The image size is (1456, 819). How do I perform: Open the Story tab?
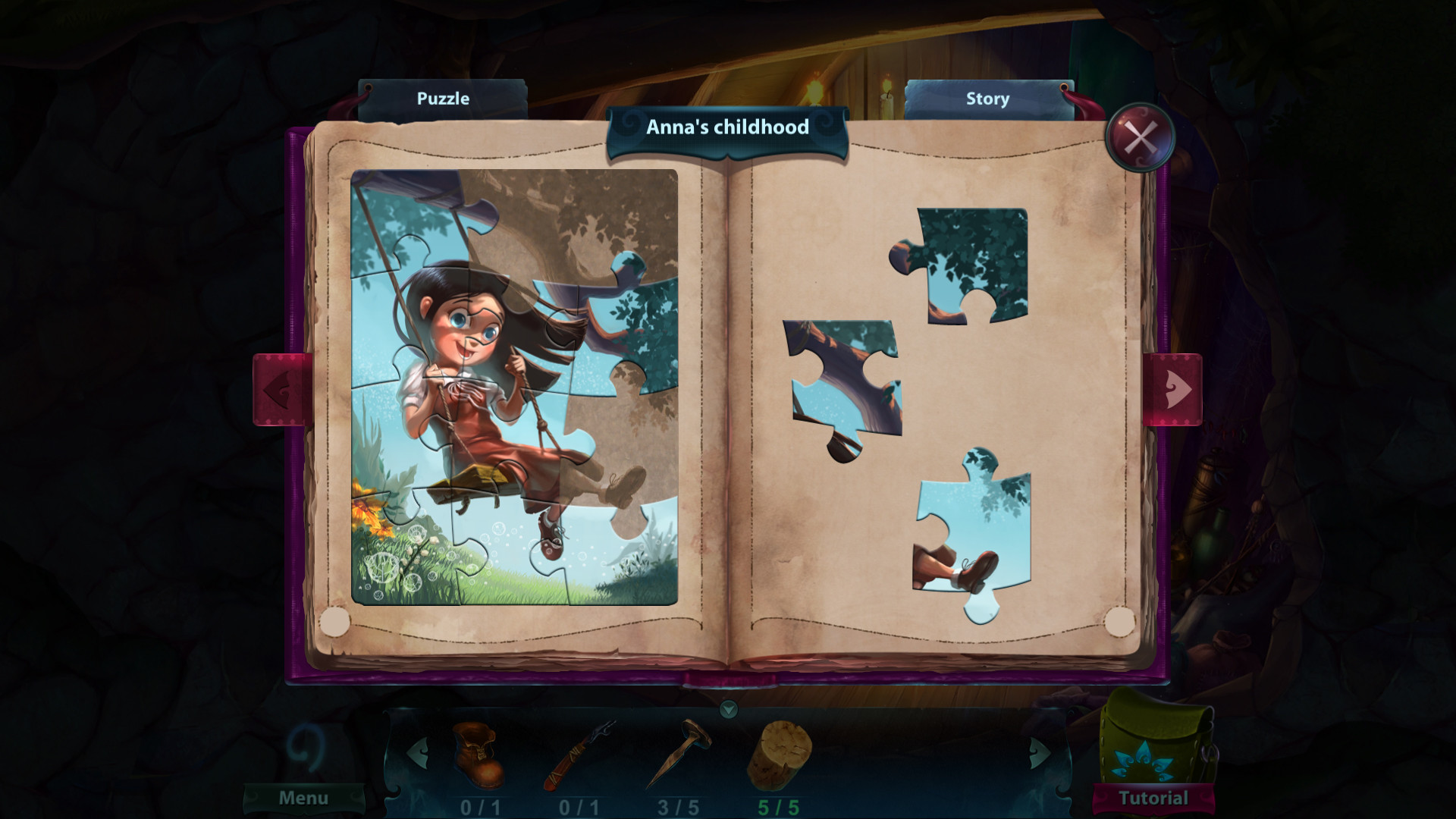click(x=987, y=99)
